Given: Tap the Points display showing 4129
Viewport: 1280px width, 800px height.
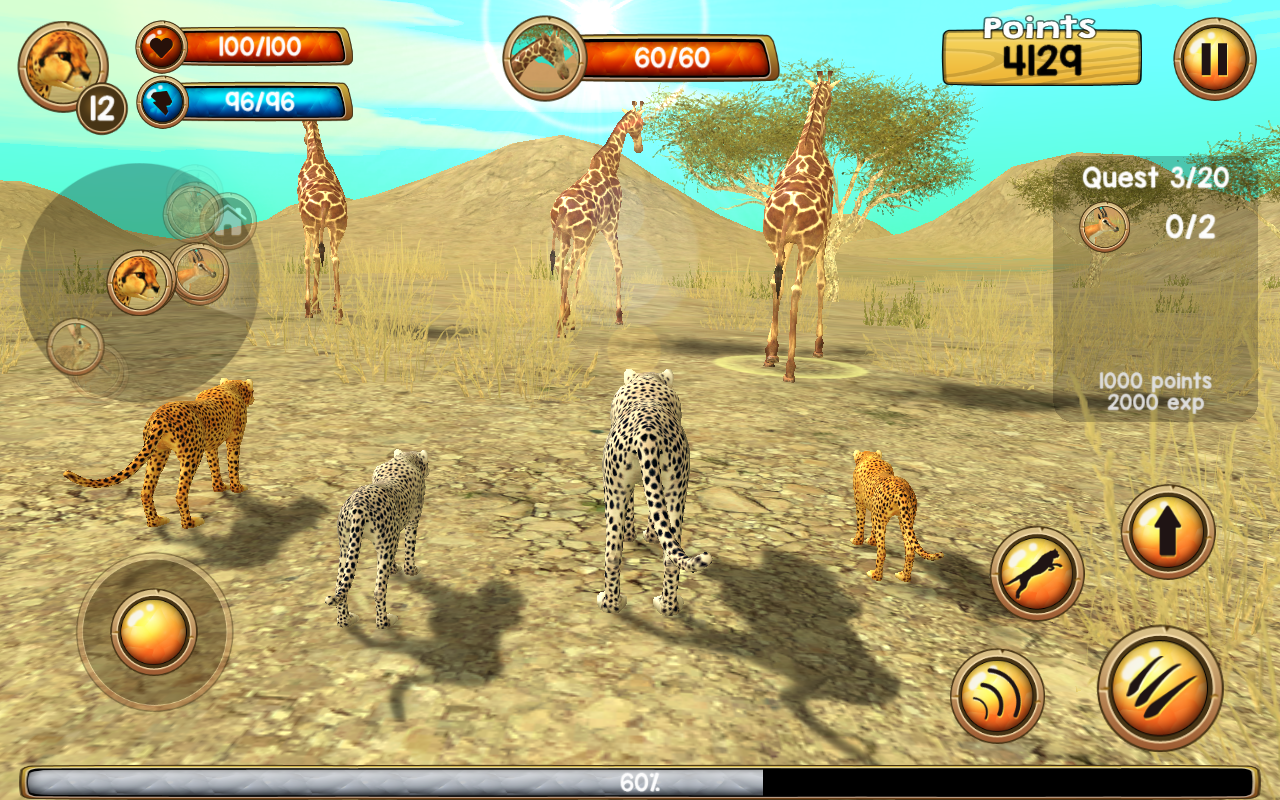Looking at the screenshot, I should 1040,58.
